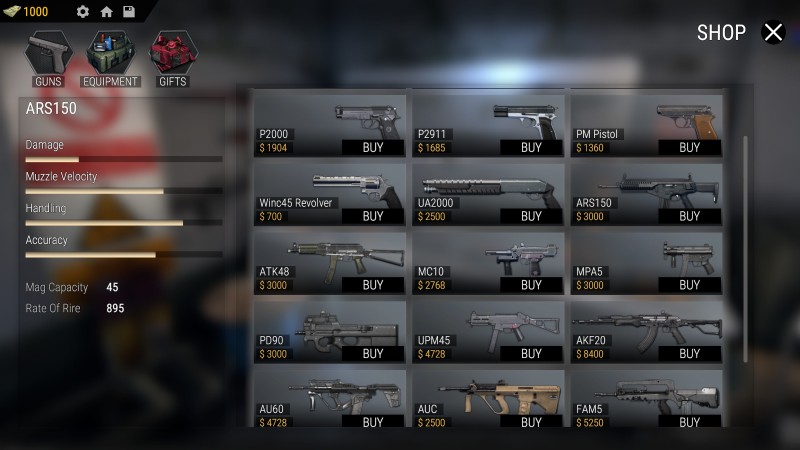Buy the Winc45 Revolver for $700

[x=373, y=216]
